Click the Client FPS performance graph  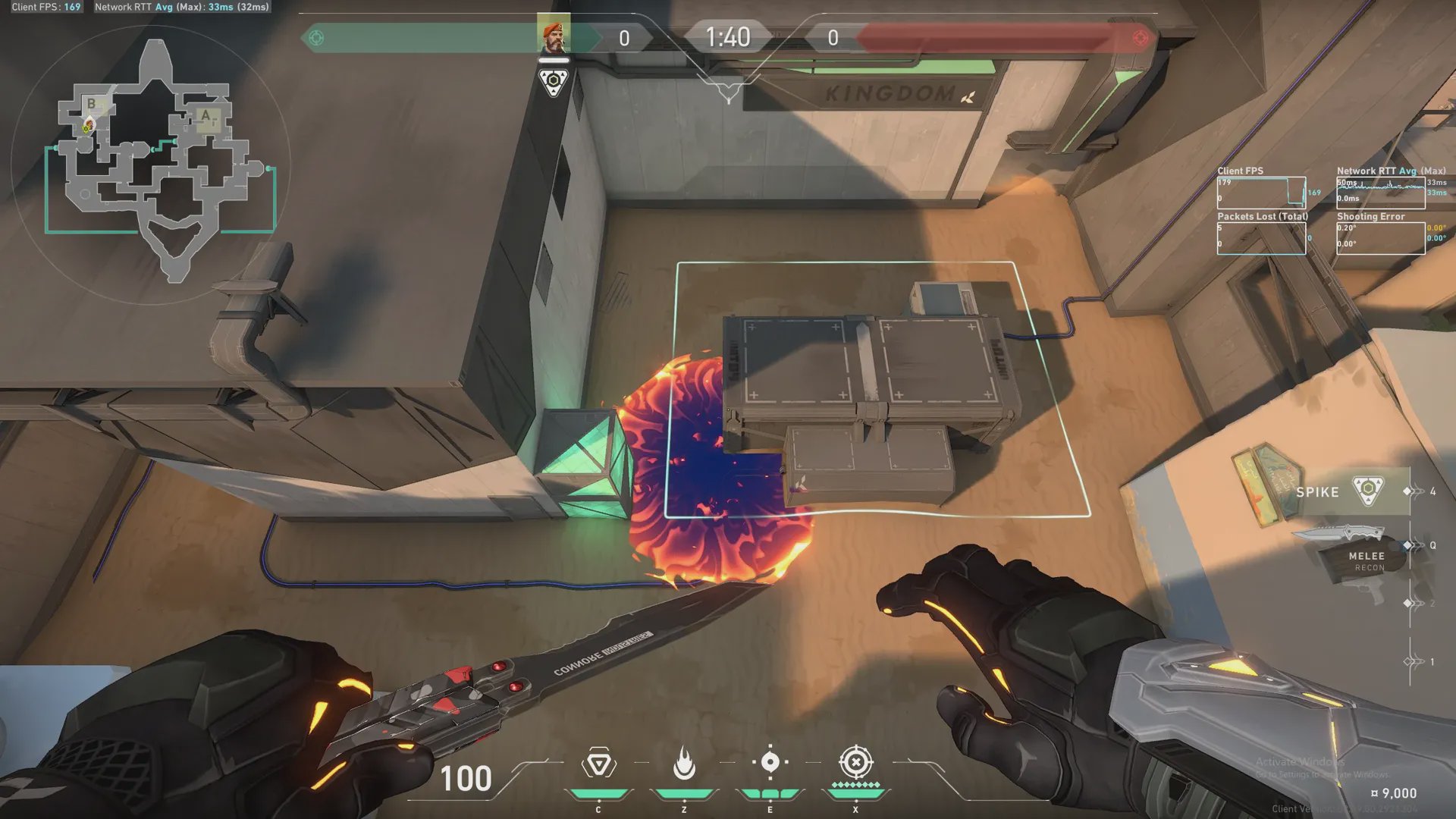click(x=1260, y=193)
